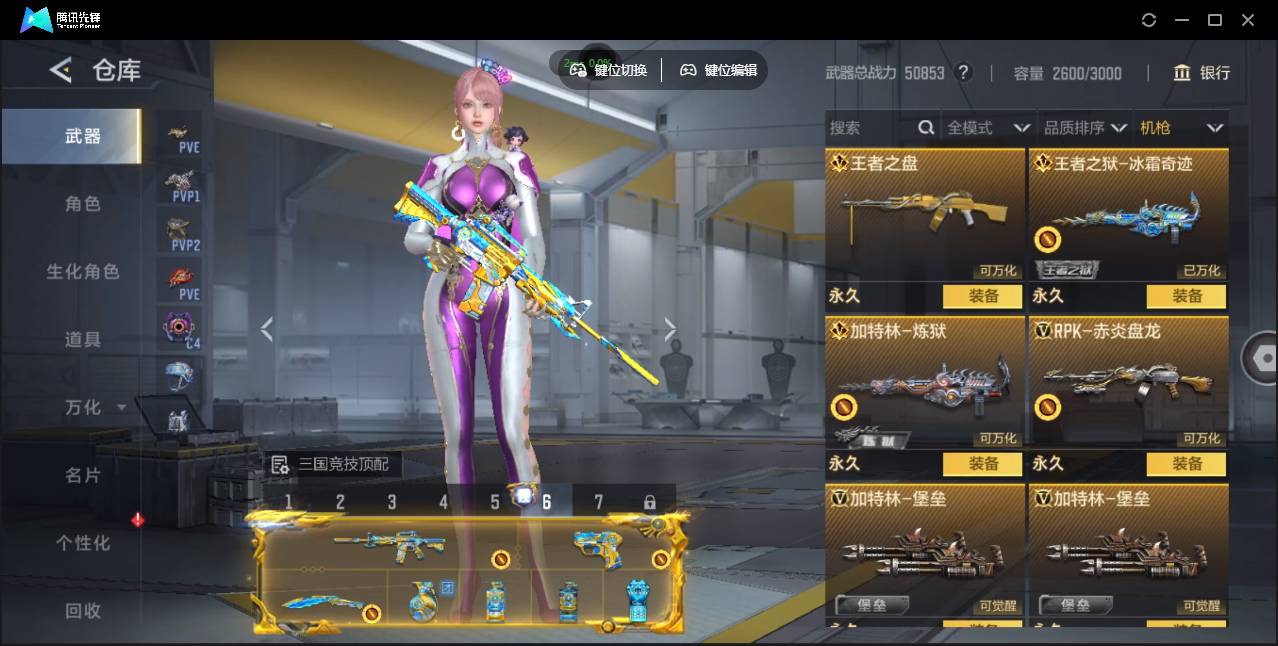Open the 银行 bank

(x=1202, y=73)
